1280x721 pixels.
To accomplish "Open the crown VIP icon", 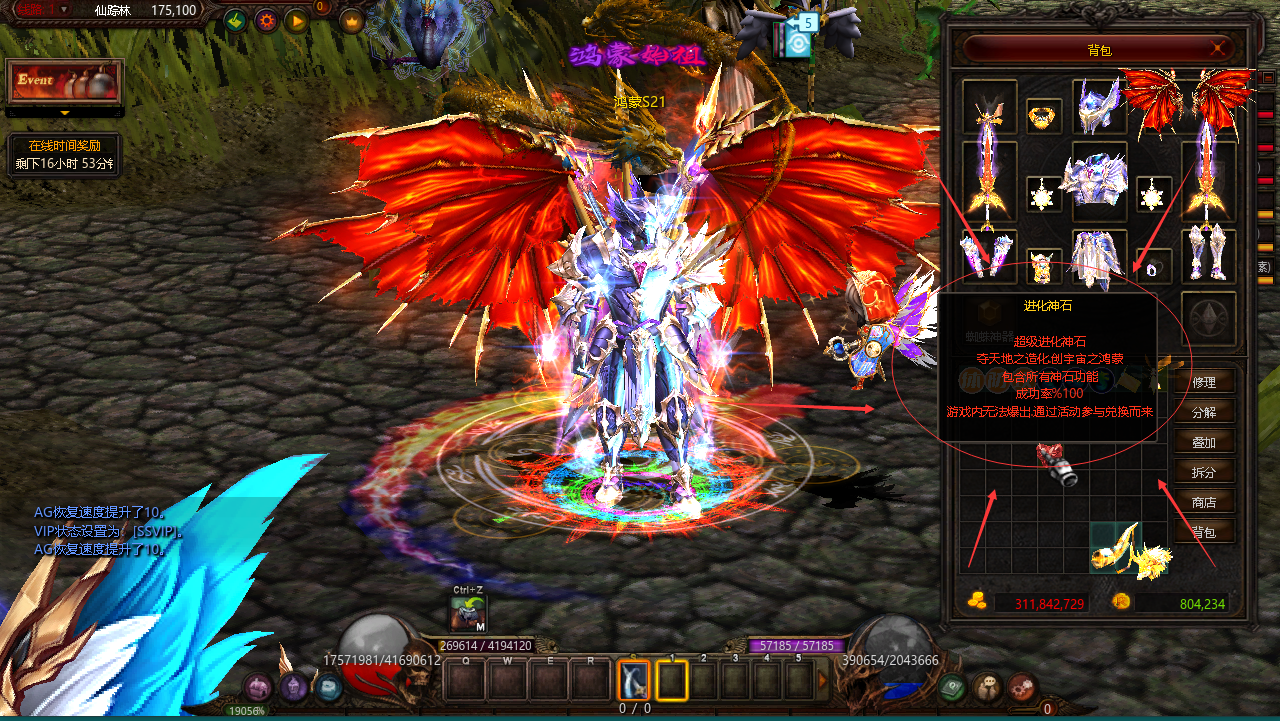I will 352,20.
